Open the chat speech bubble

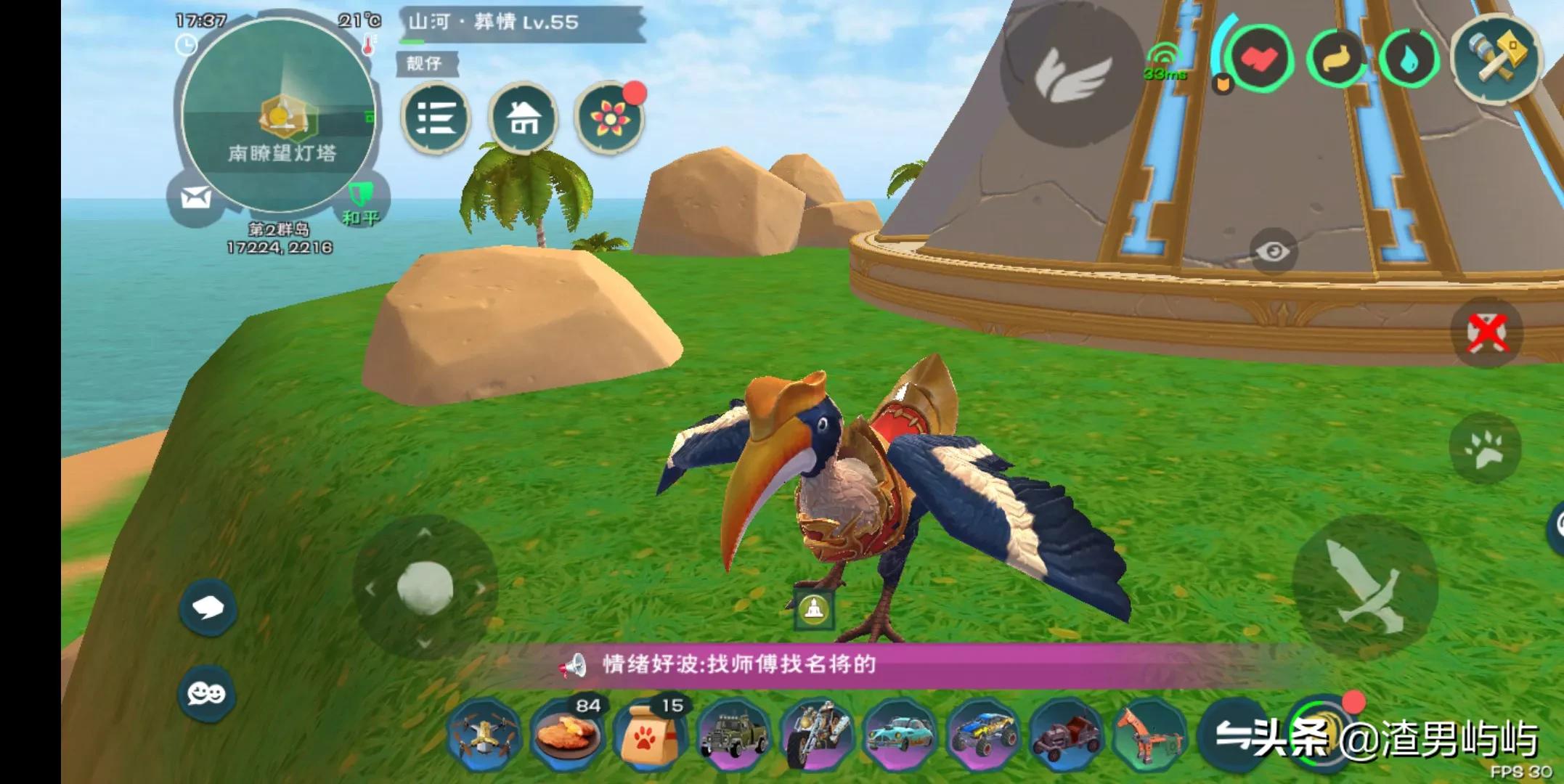pos(208,608)
